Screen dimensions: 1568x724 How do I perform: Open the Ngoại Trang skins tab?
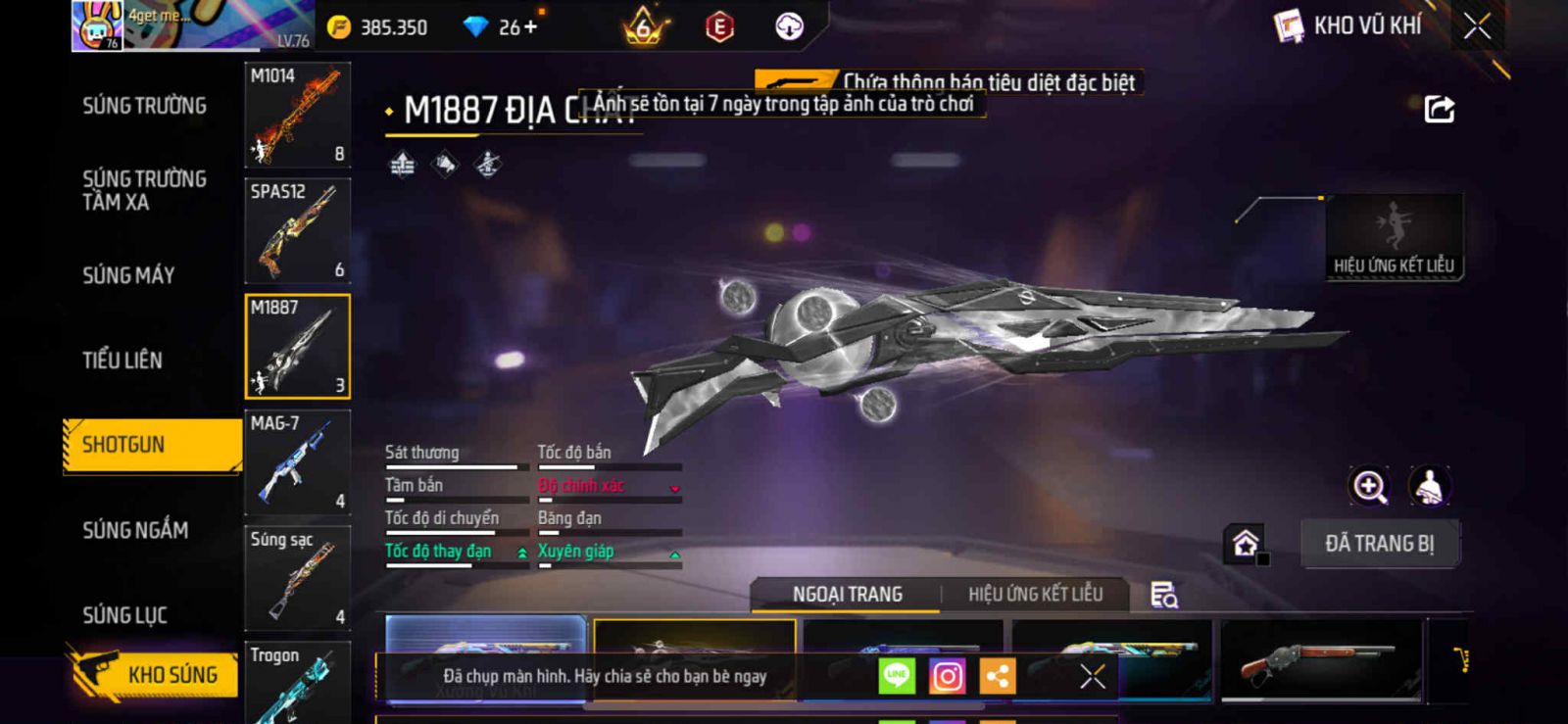pos(847,595)
